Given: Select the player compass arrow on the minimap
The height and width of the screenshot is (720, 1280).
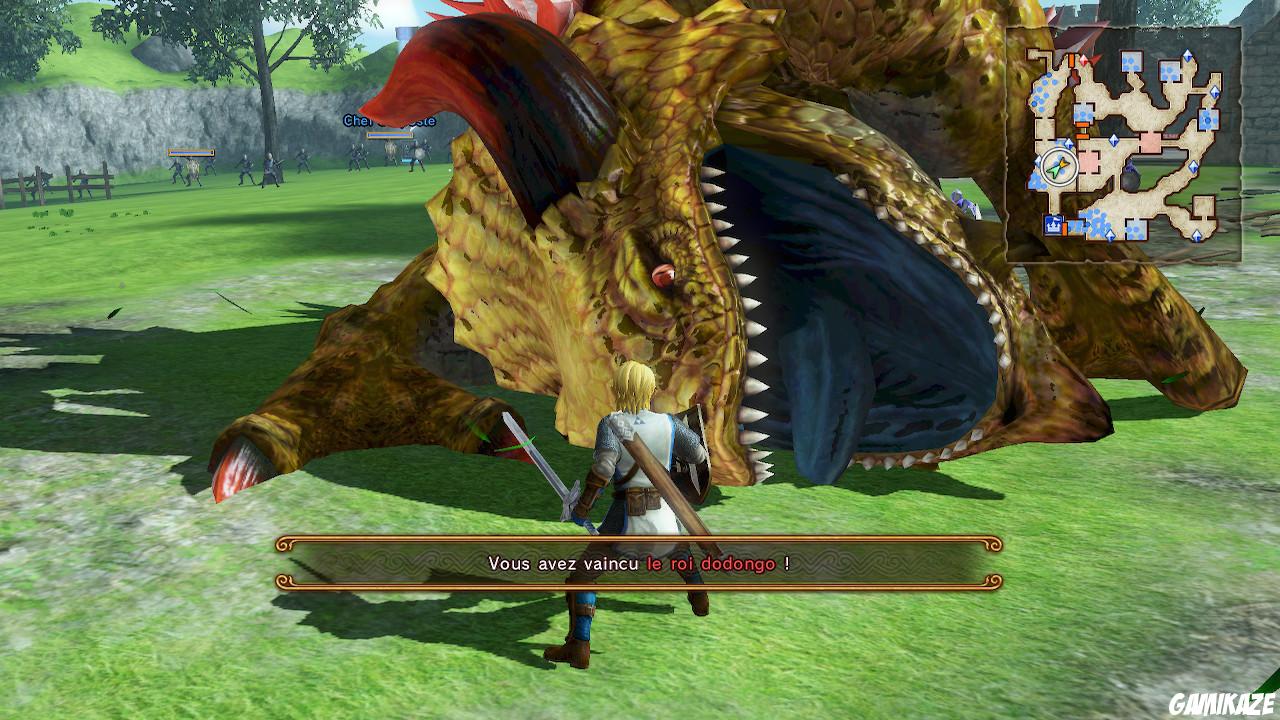Looking at the screenshot, I should pos(1059,165).
